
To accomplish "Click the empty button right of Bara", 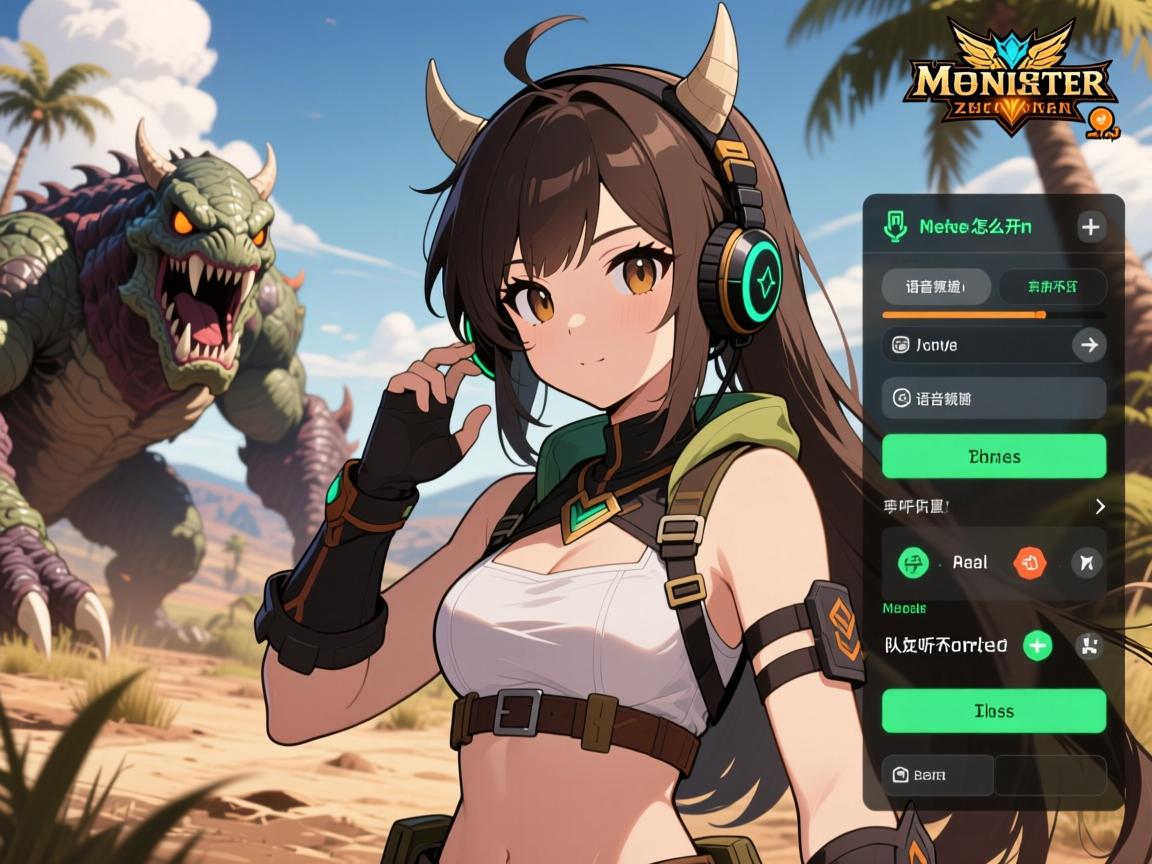I will [1050, 775].
